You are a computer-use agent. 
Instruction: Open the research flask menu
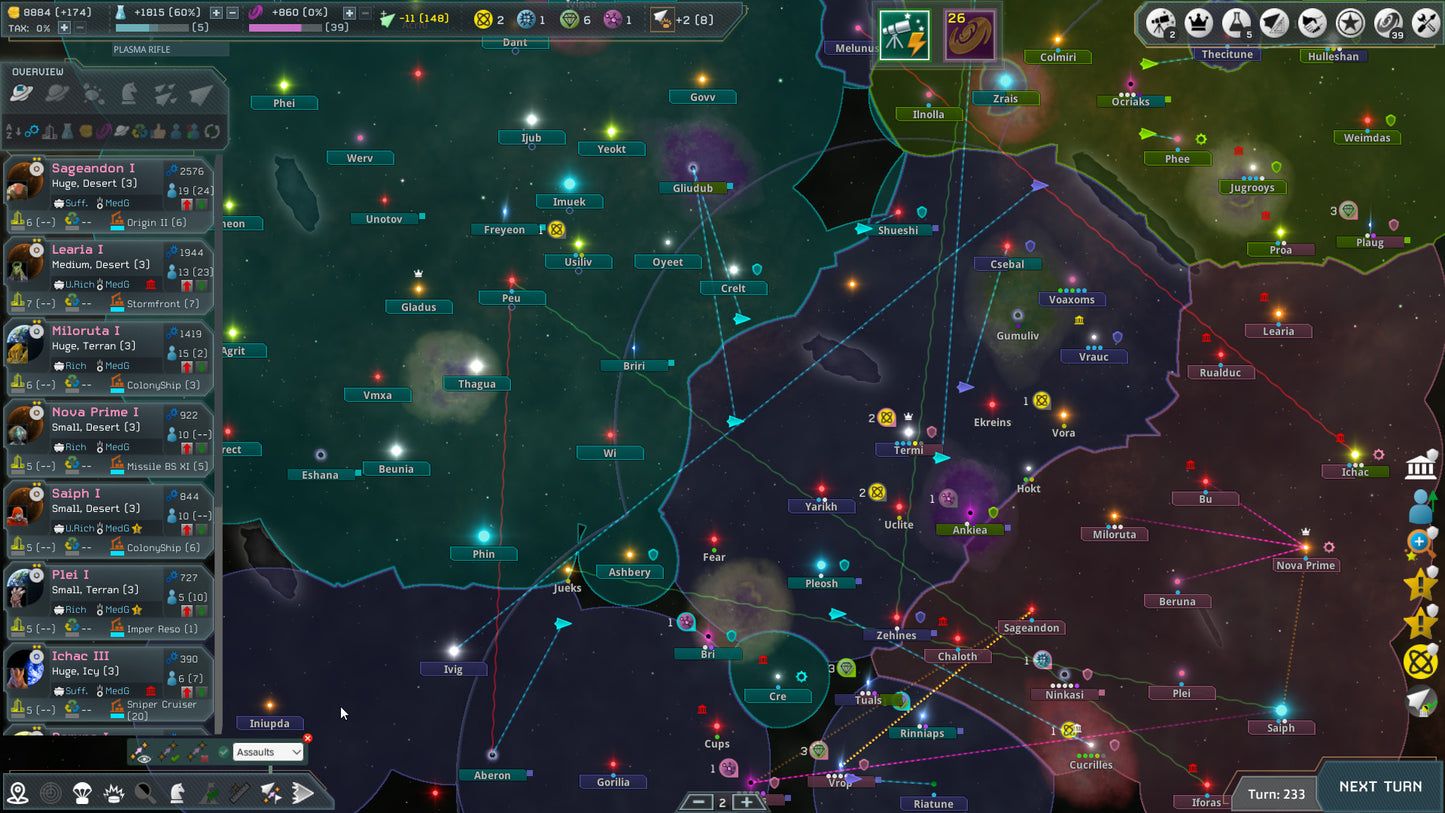click(1236, 22)
